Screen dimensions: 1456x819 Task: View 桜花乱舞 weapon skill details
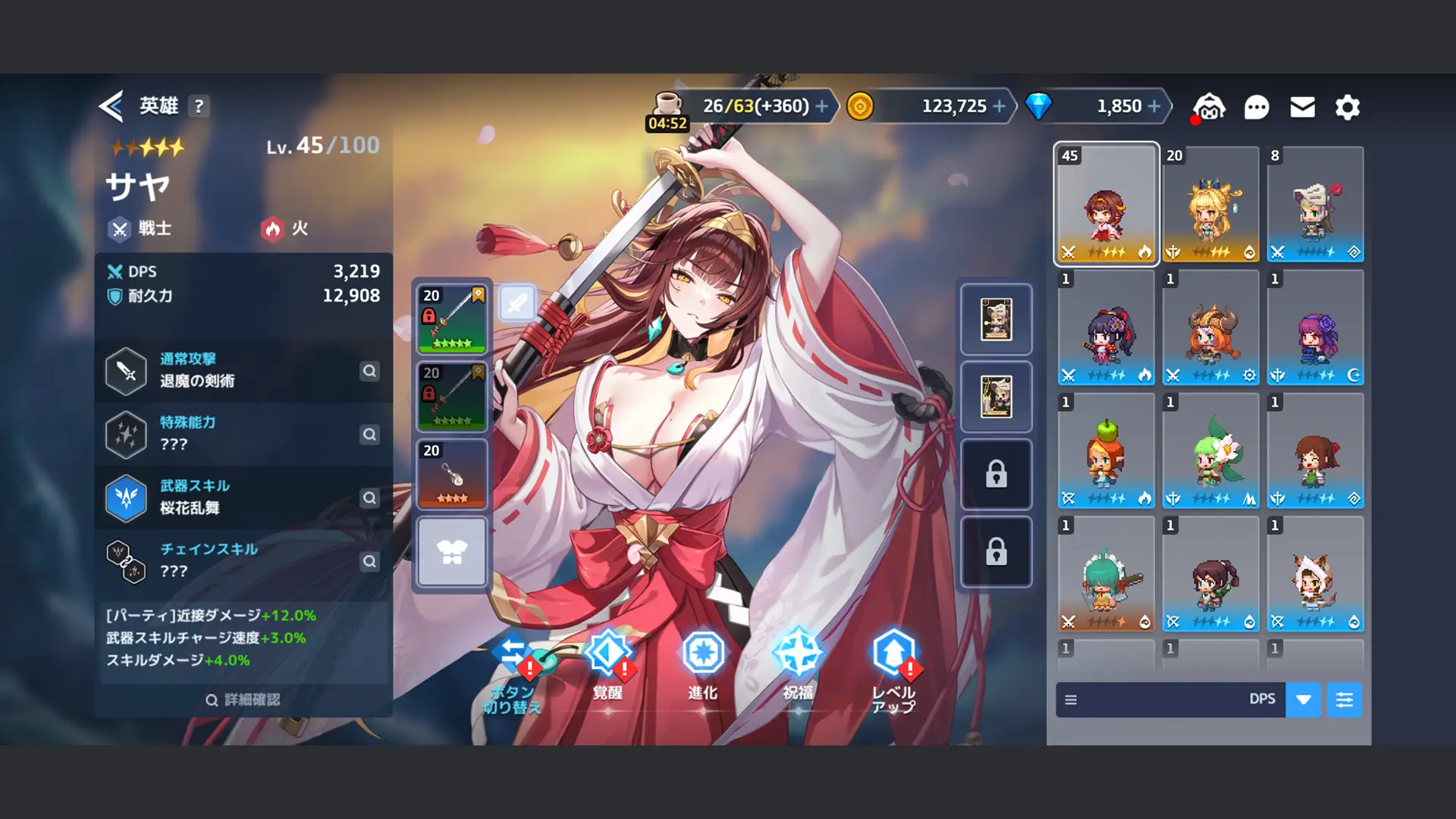coord(369,498)
